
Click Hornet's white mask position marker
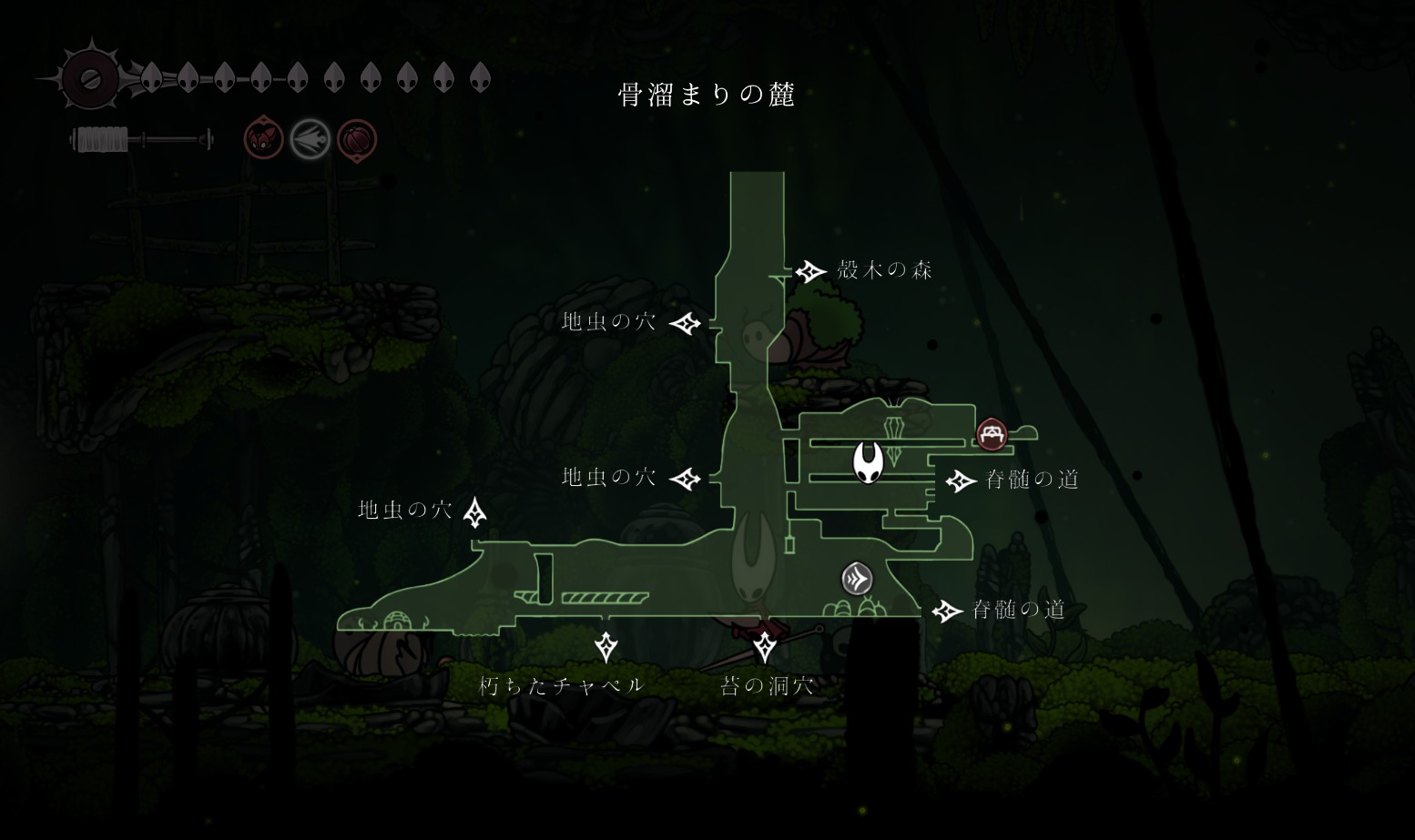pyautogui.click(x=868, y=461)
